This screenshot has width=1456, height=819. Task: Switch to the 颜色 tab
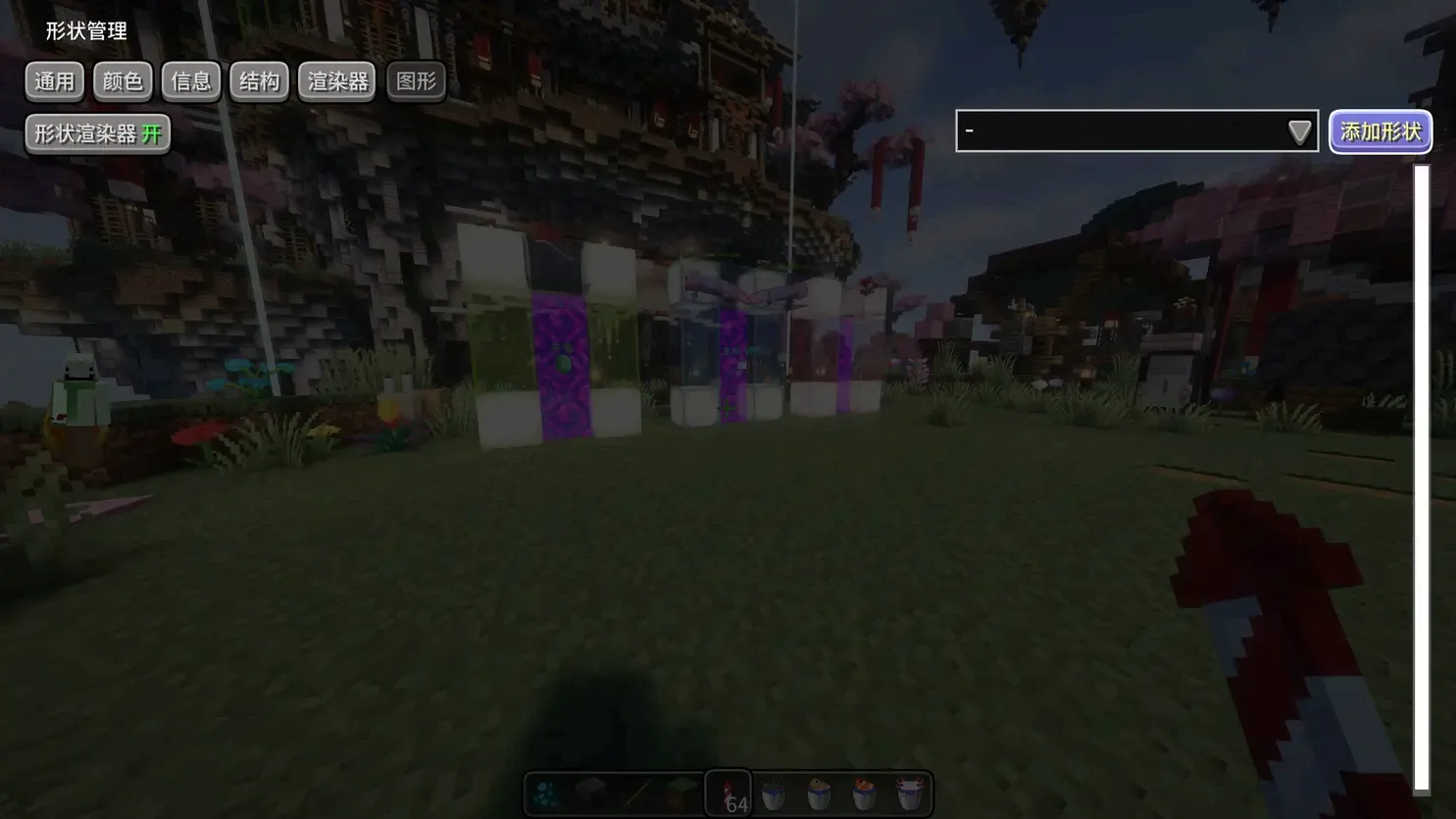tap(122, 80)
